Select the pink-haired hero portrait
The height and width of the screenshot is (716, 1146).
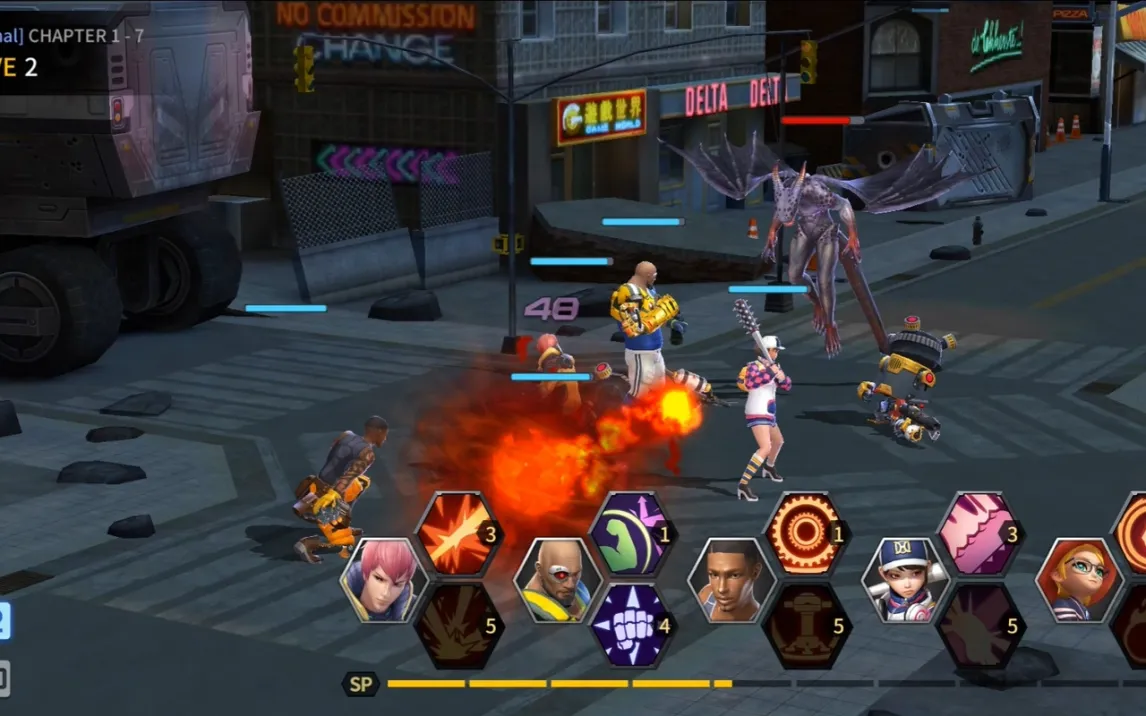pyautogui.click(x=384, y=581)
